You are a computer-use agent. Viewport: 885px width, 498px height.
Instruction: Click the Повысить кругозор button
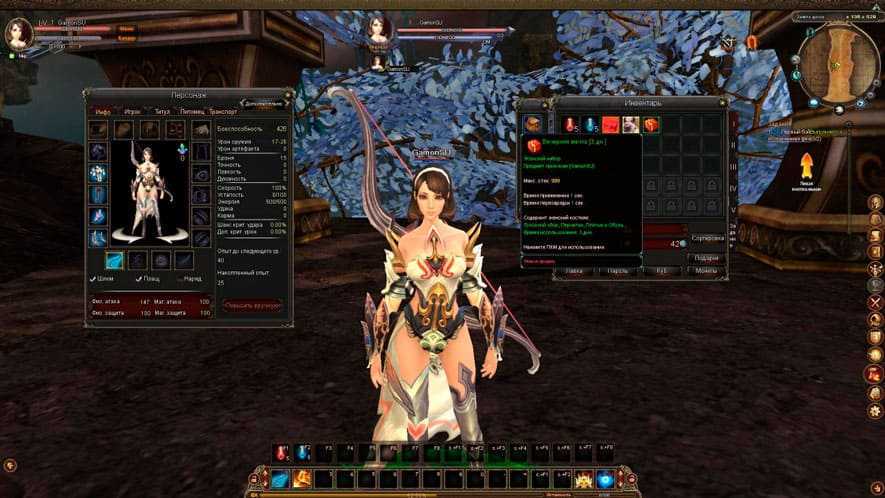[x=252, y=303]
